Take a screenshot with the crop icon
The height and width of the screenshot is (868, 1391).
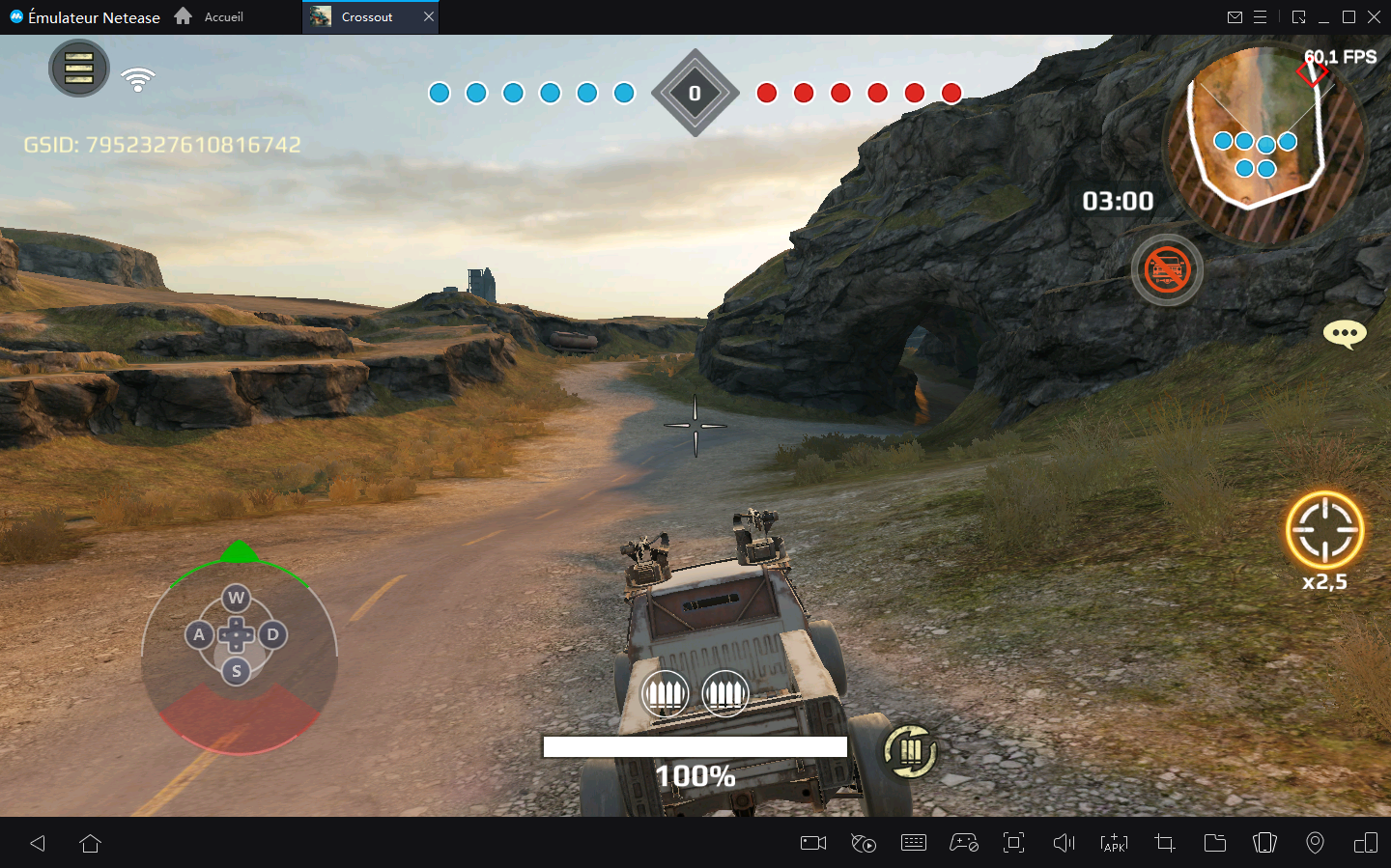click(1164, 843)
